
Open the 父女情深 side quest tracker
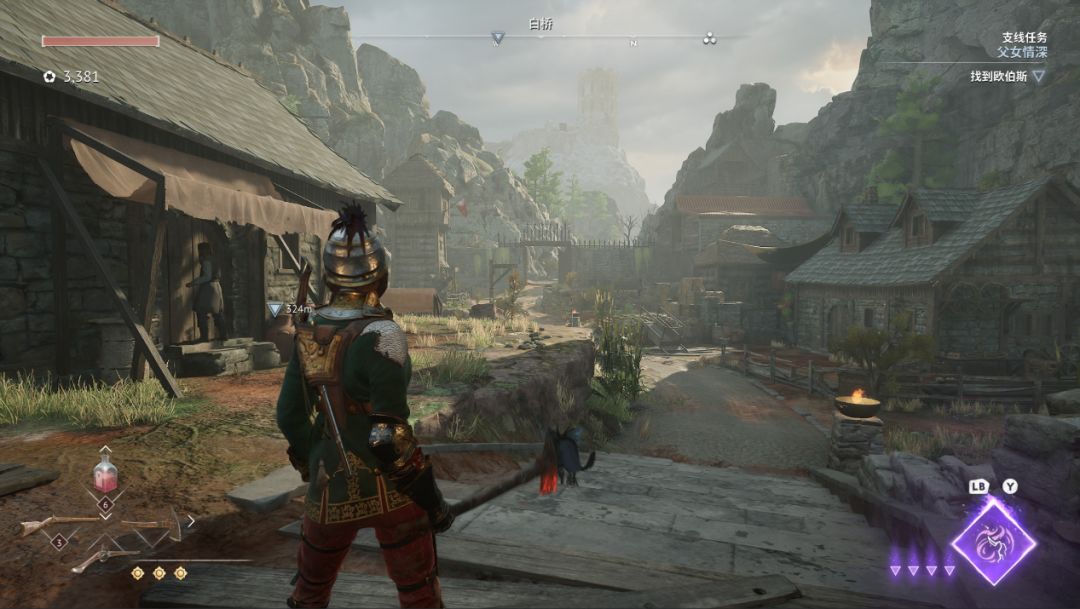coord(1021,51)
